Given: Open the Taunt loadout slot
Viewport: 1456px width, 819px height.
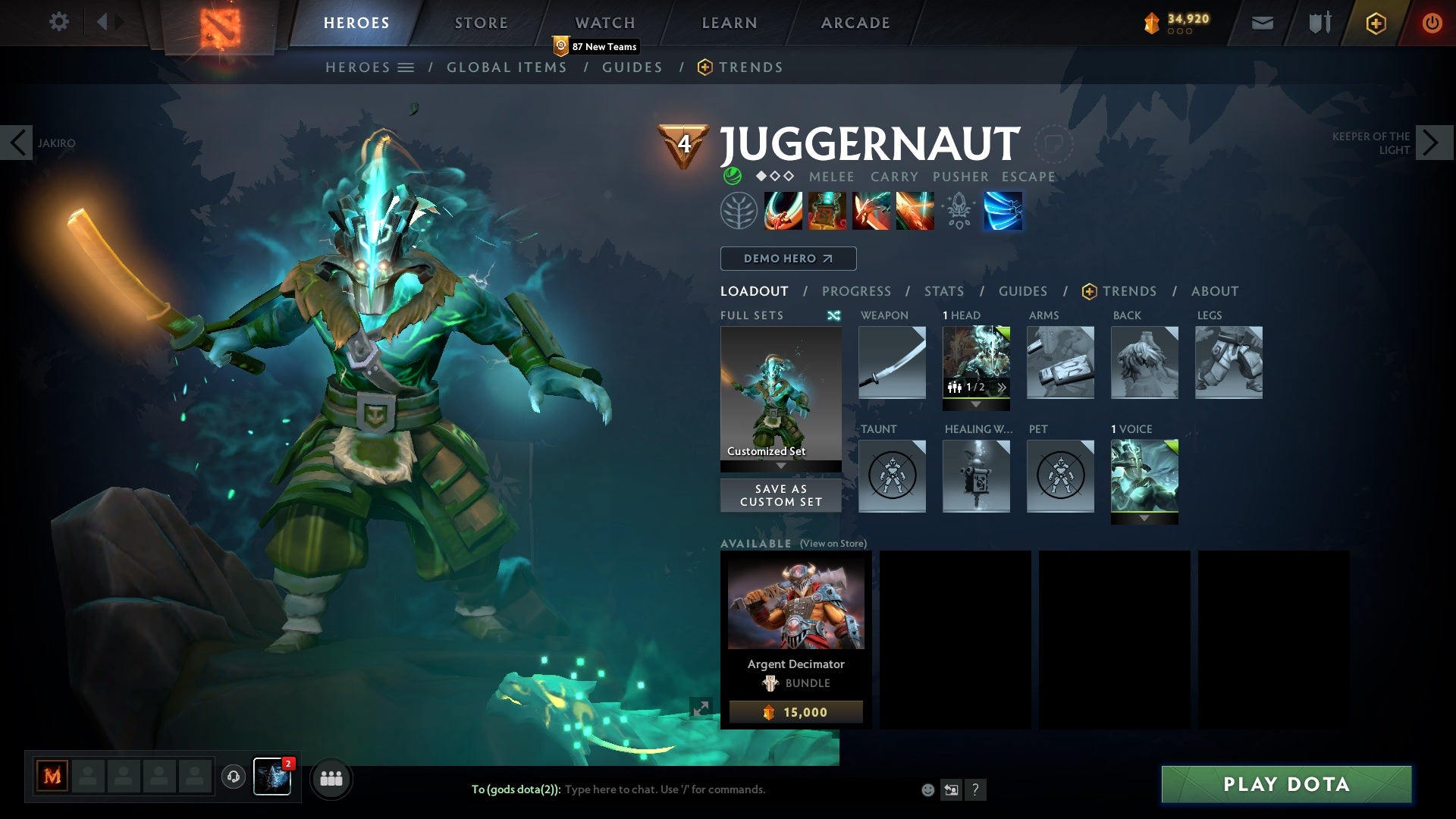Looking at the screenshot, I should (x=891, y=475).
